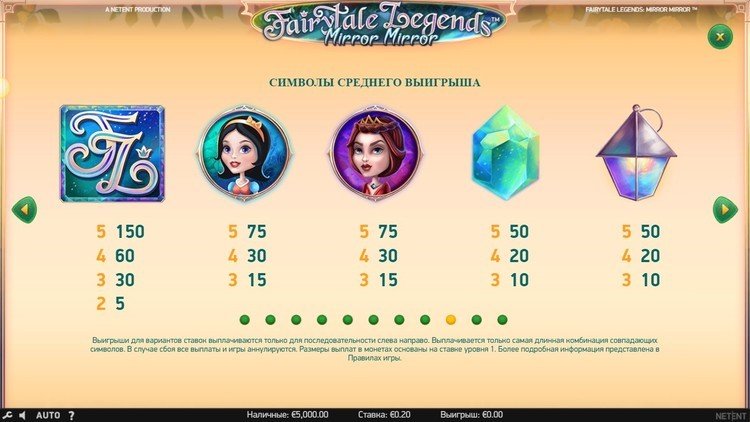This screenshot has width=750, height=422.
Task: Go to the previous paytable page
Action: tap(23, 210)
